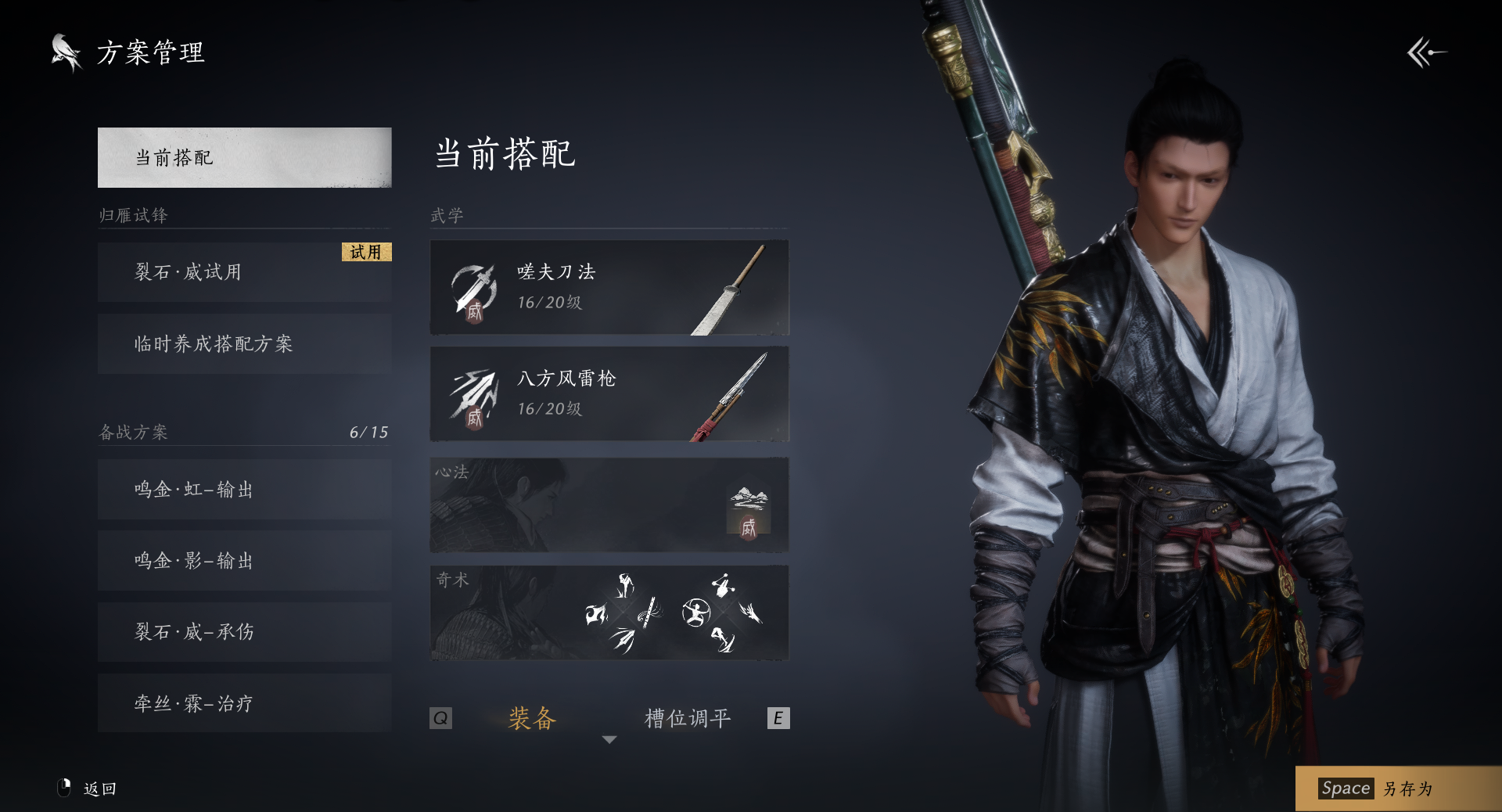Select the 当前搭配 loadout entry
Image resolution: width=1502 pixels, height=812 pixels.
point(244,157)
